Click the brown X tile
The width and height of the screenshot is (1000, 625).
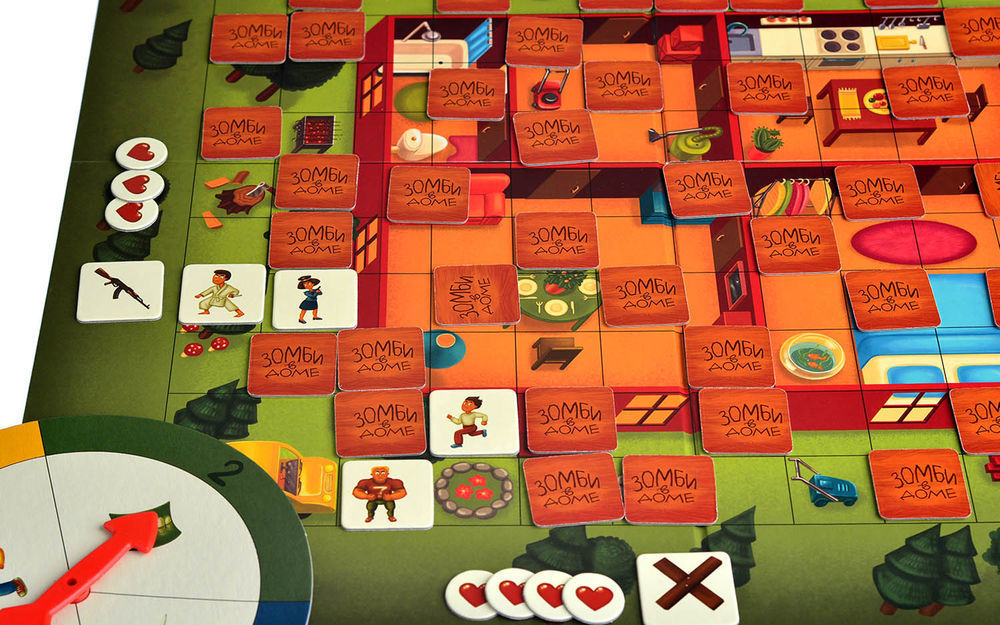tap(687, 588)
